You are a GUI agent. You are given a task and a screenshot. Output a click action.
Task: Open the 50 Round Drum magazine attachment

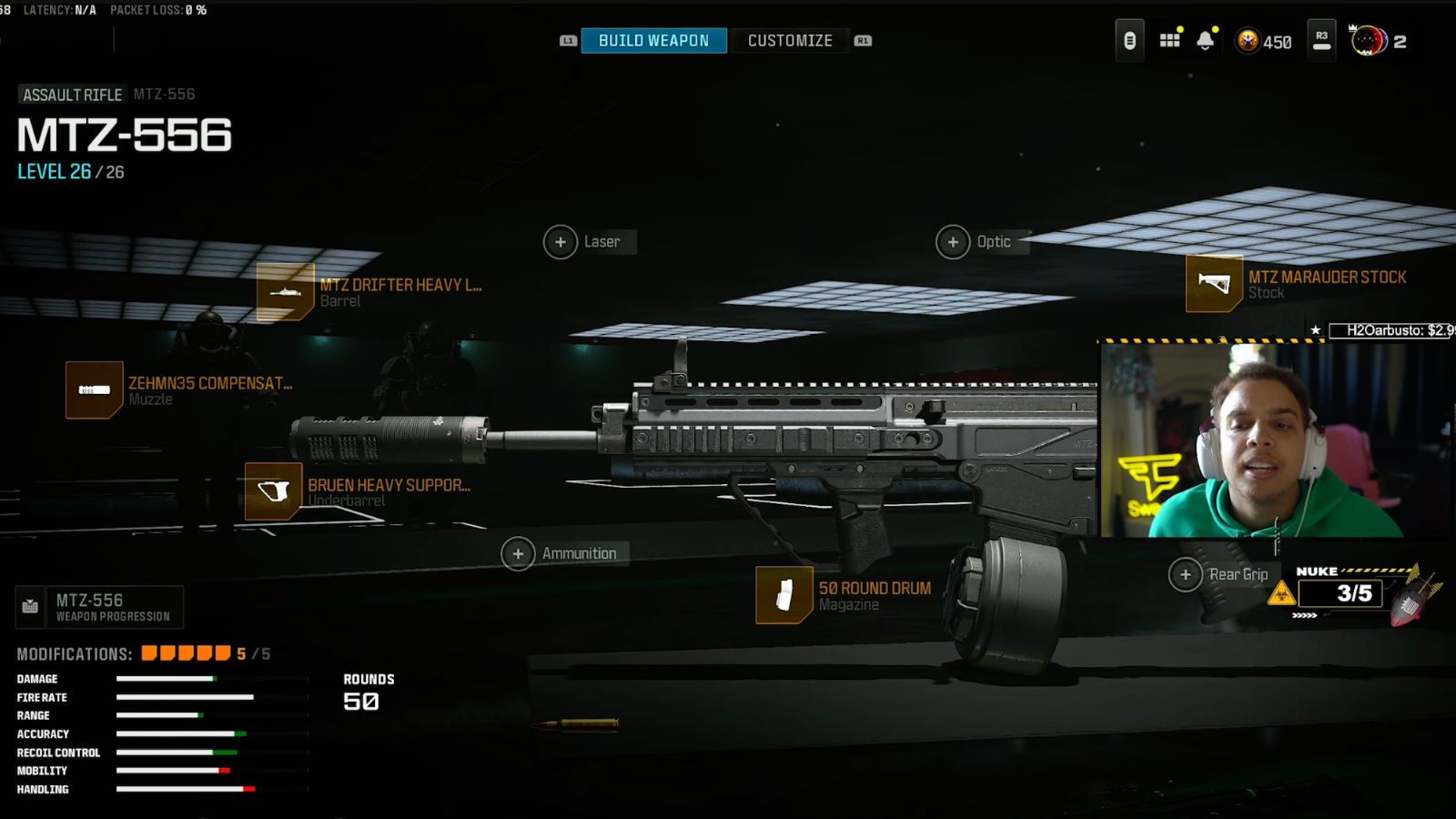[x=786, y=596]
